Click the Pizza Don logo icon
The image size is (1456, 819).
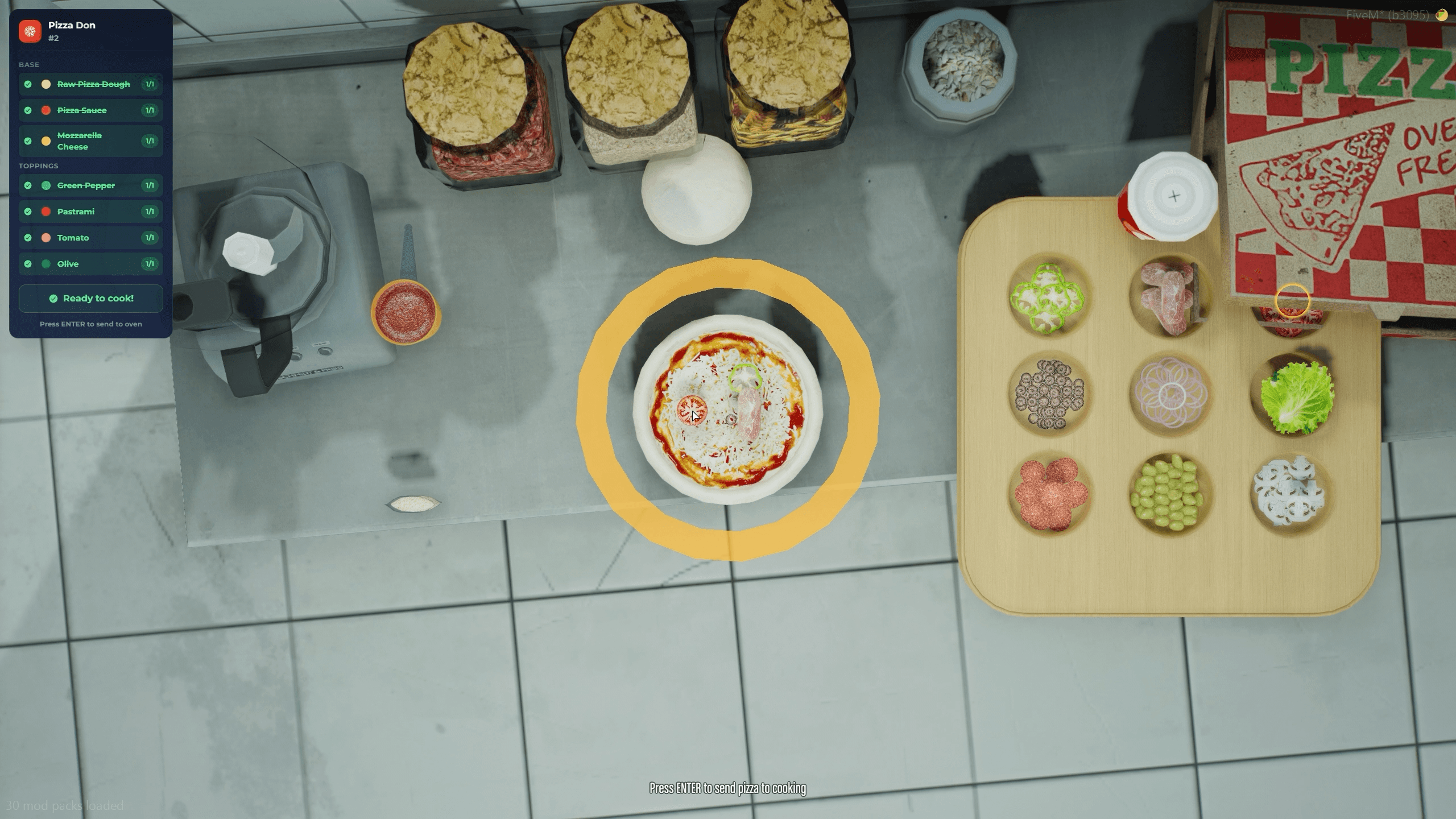30,31
